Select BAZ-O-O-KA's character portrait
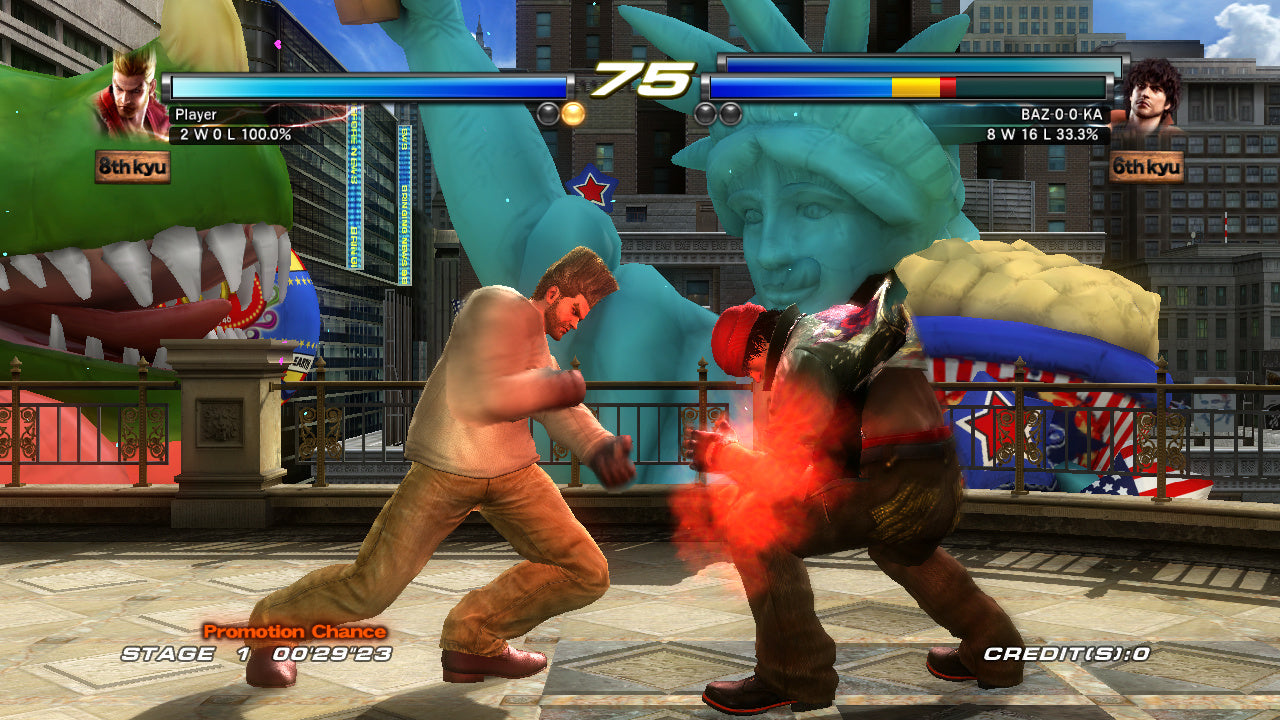The height and width of the screenshot is (720, 1280). click(x=1147, y=98)
